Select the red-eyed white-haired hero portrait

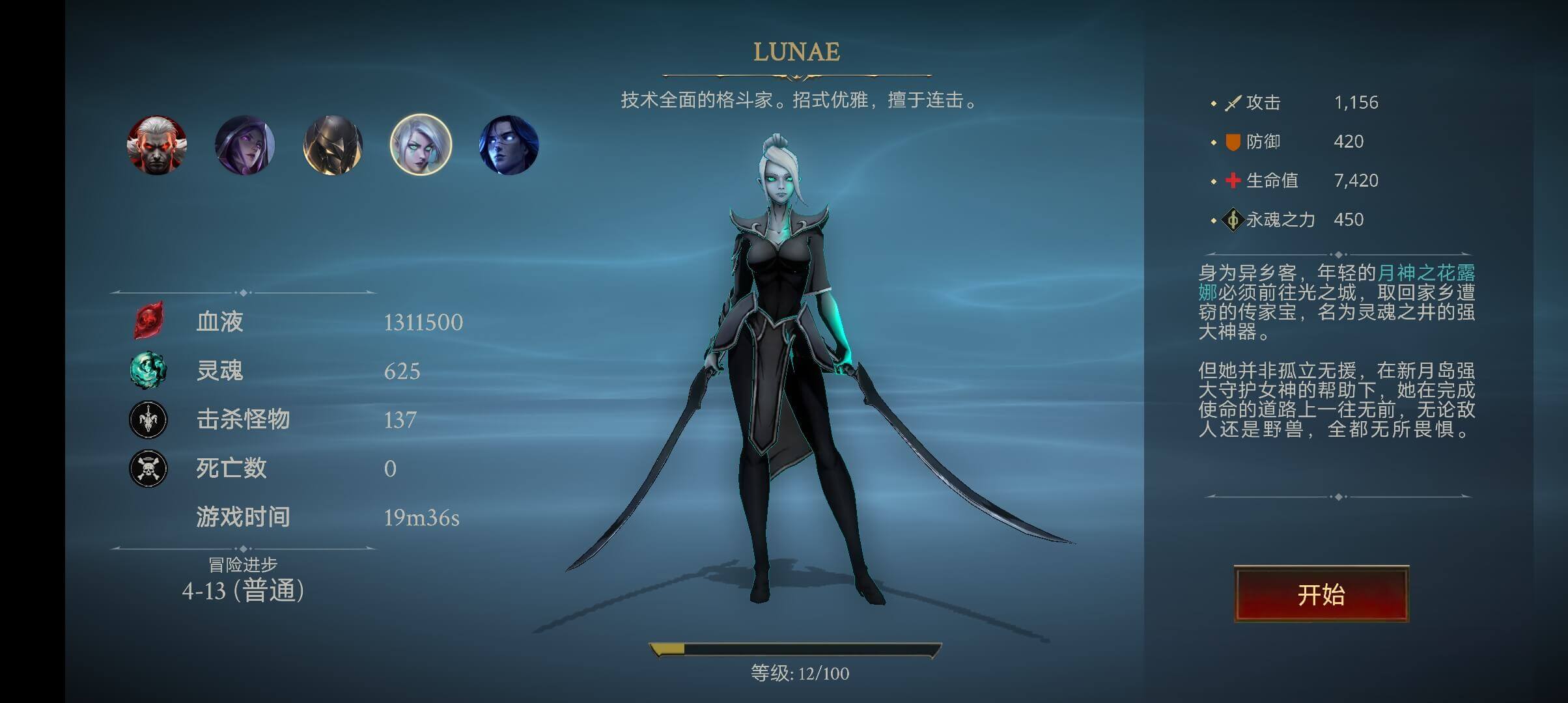pos(157,145)
